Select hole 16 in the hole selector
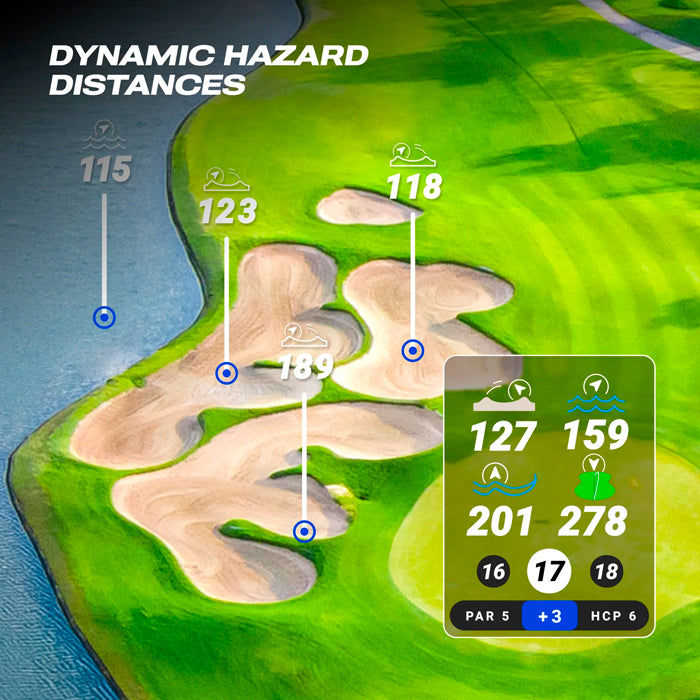Viewport: 700px width, 700px height. pyautogui.click(x=493, y=573)
